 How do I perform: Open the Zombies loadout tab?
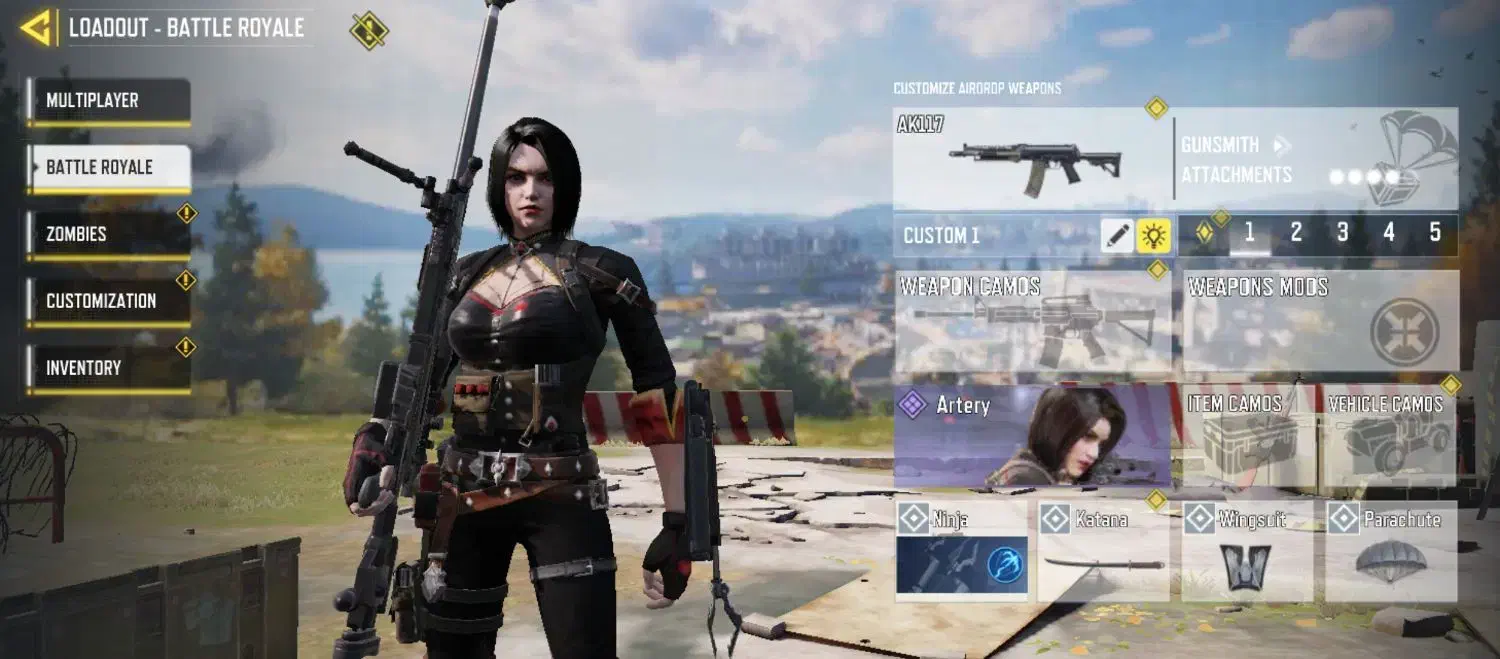pos(108,234)
